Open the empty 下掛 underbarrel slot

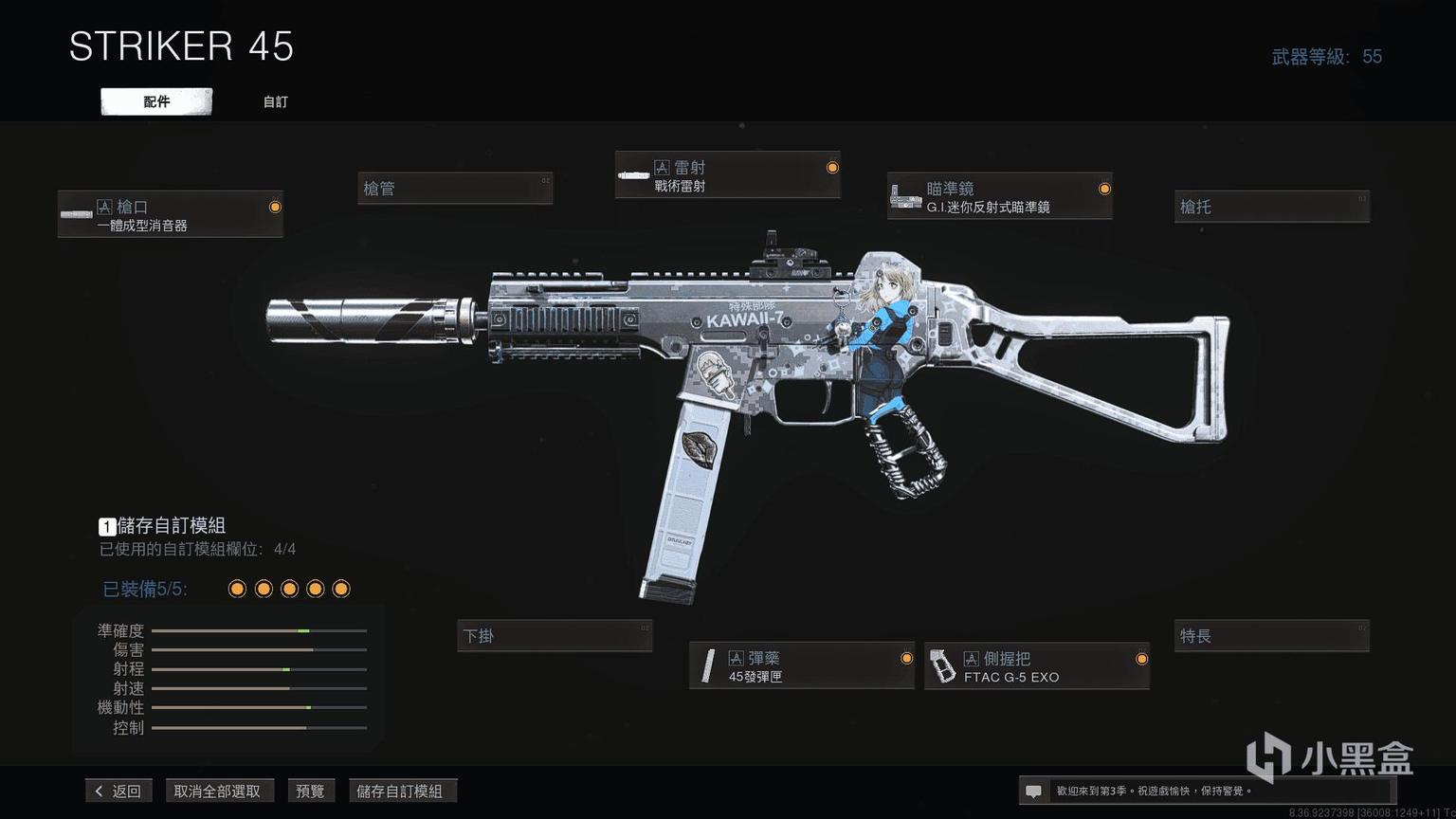(x=555, y=636)
